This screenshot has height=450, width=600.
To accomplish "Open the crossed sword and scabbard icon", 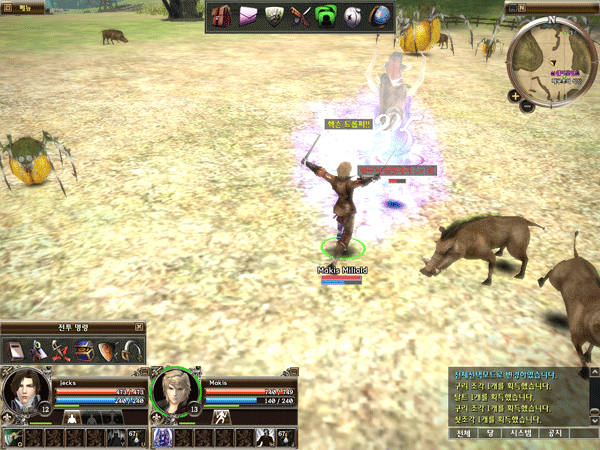I will click(x=300, y=17).
